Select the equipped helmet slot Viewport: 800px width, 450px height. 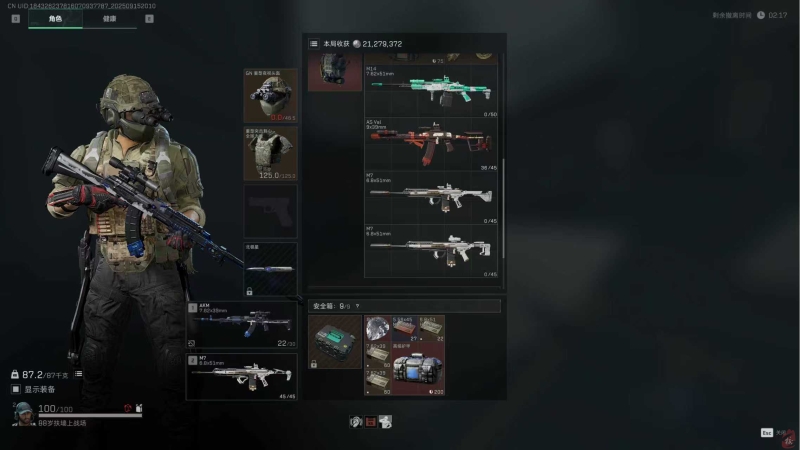(270, 95)
